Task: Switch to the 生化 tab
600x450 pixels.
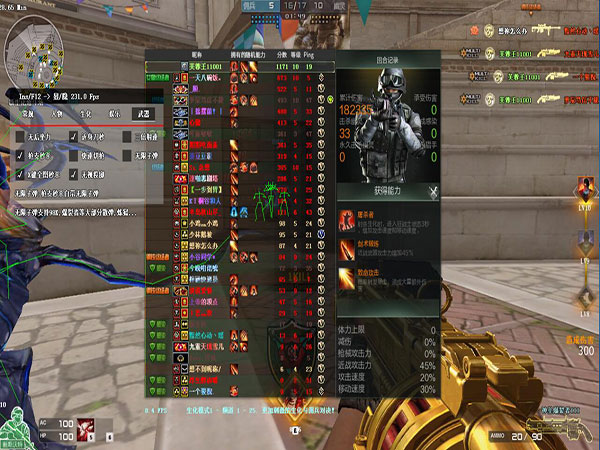Action: 85,114
